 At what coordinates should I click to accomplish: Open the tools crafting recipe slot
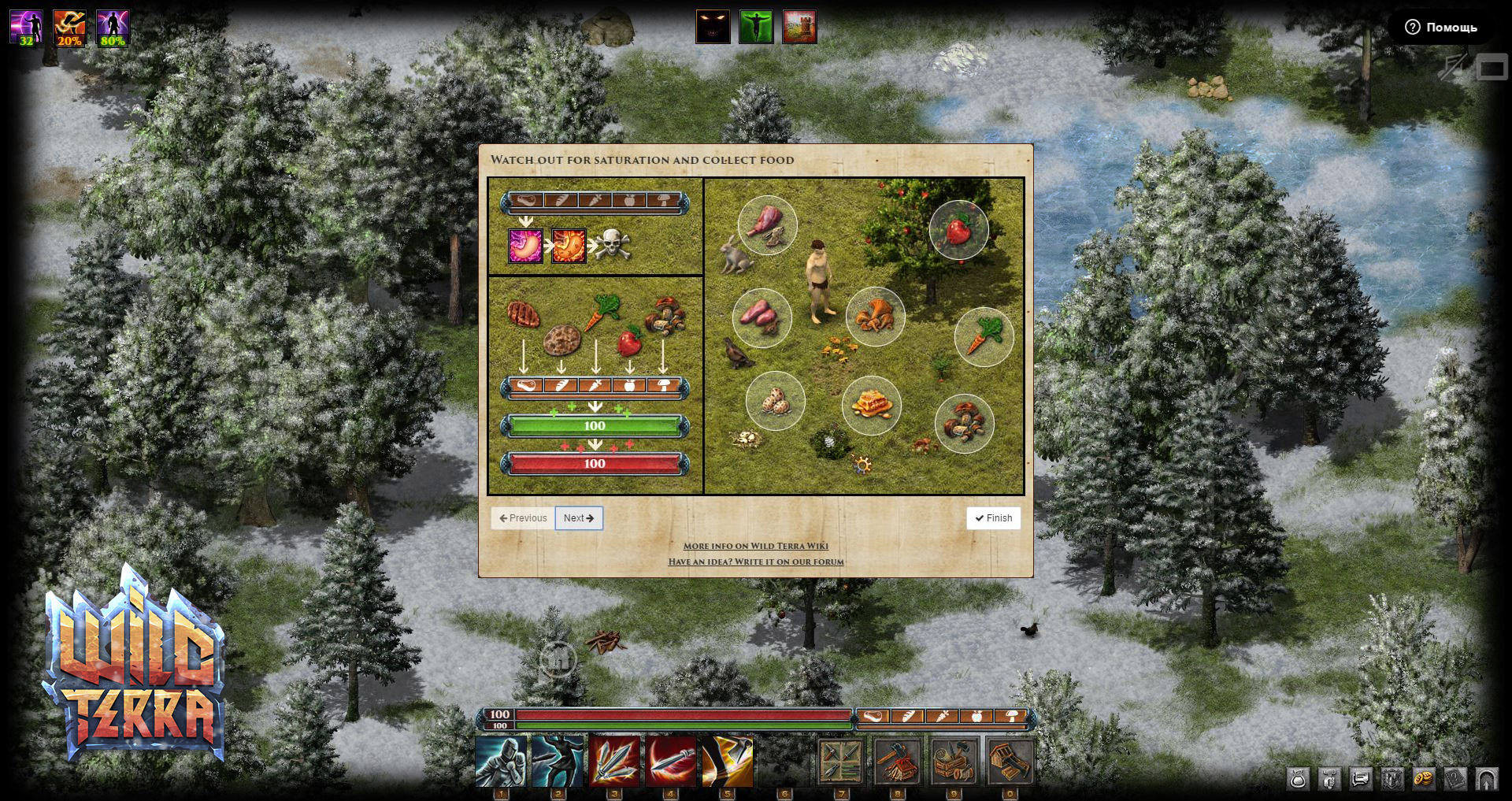click(x=840, y=762)
